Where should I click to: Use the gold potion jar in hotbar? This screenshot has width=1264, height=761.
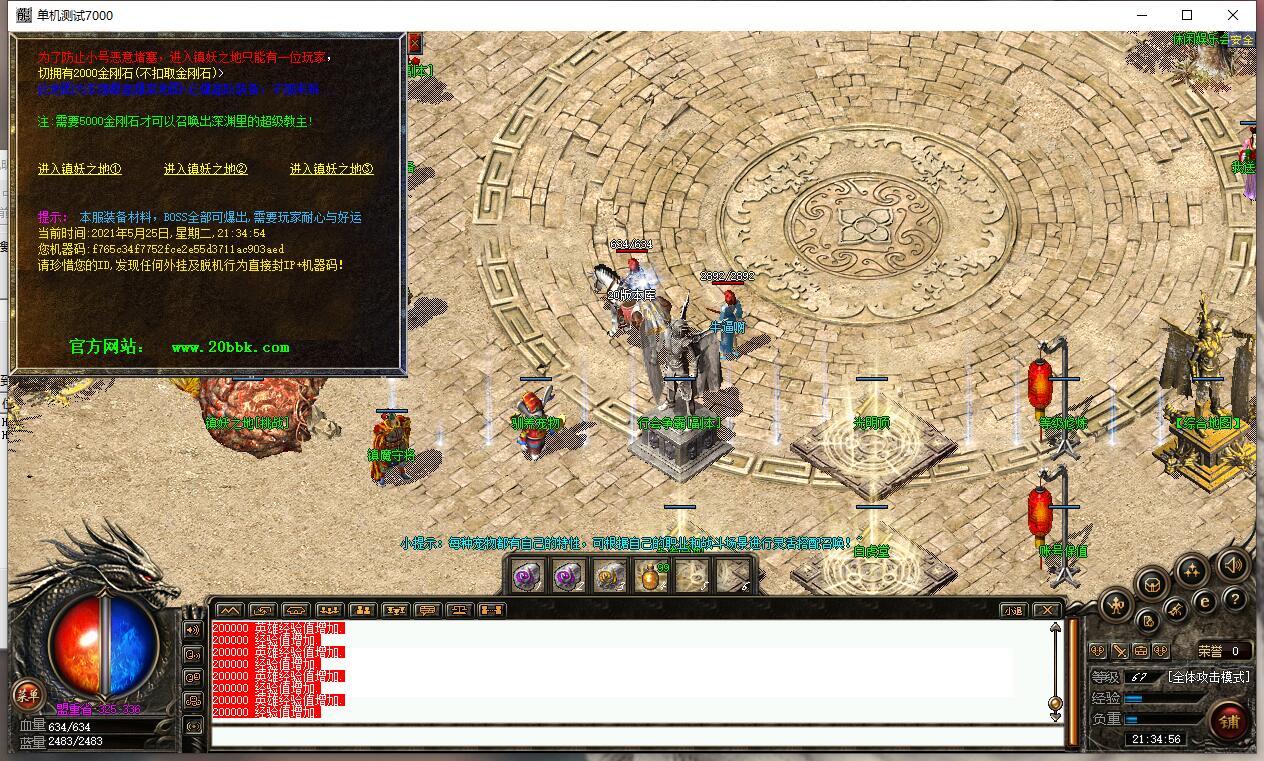(x=651, y=577)
